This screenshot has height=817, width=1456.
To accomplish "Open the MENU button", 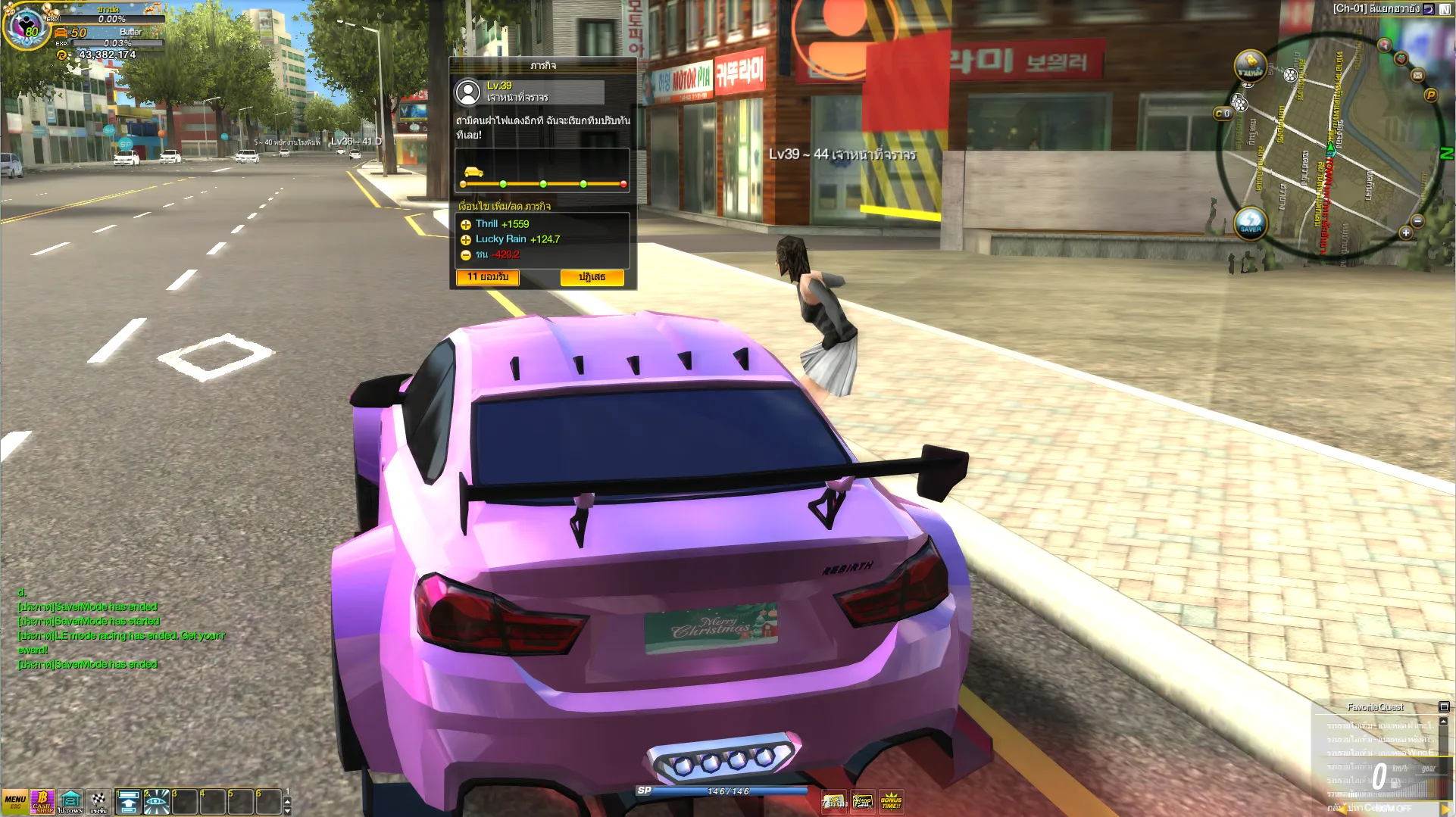I will (14, 801).
